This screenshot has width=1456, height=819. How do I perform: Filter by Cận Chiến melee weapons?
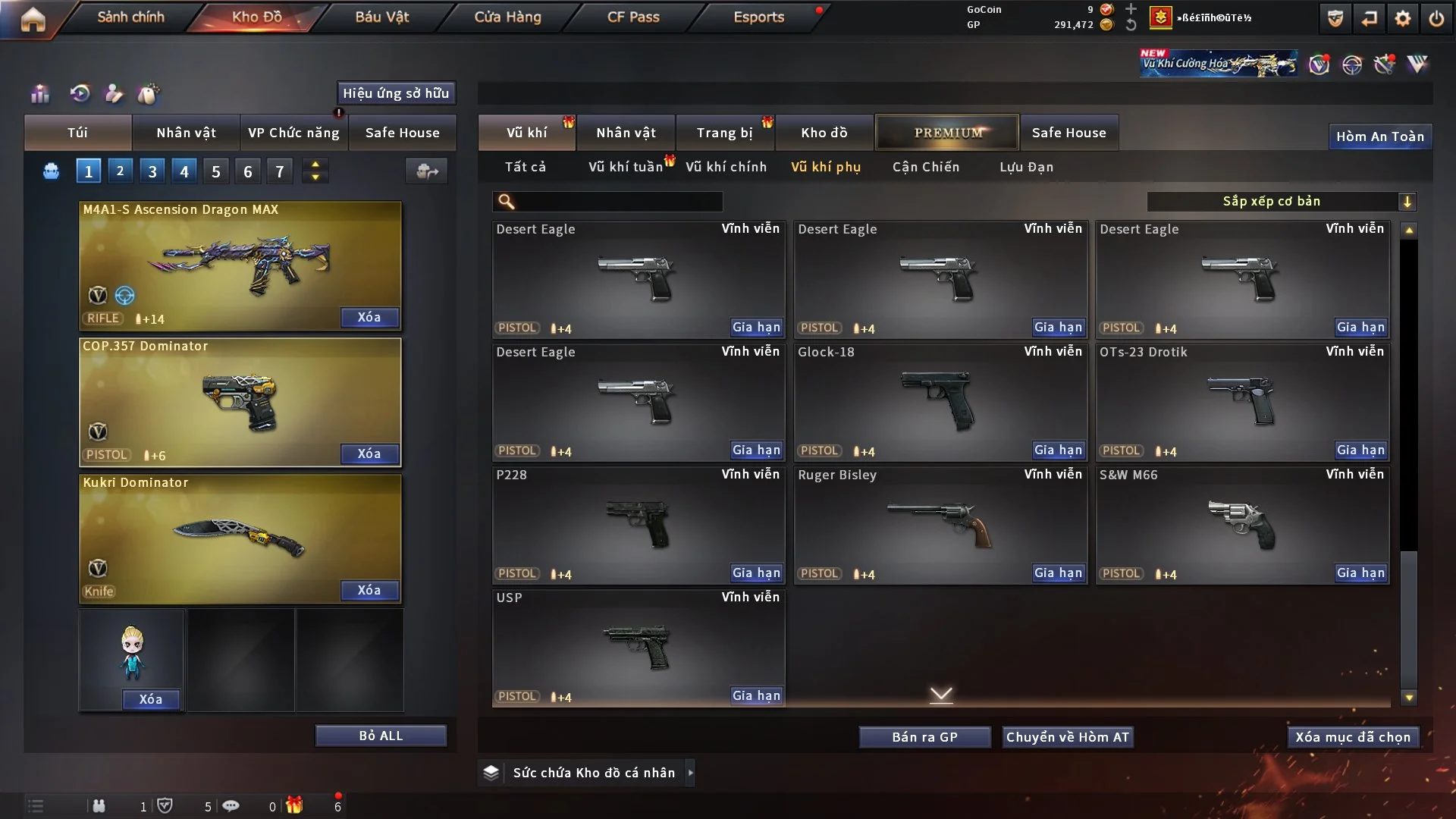click(x=925, y=167)
